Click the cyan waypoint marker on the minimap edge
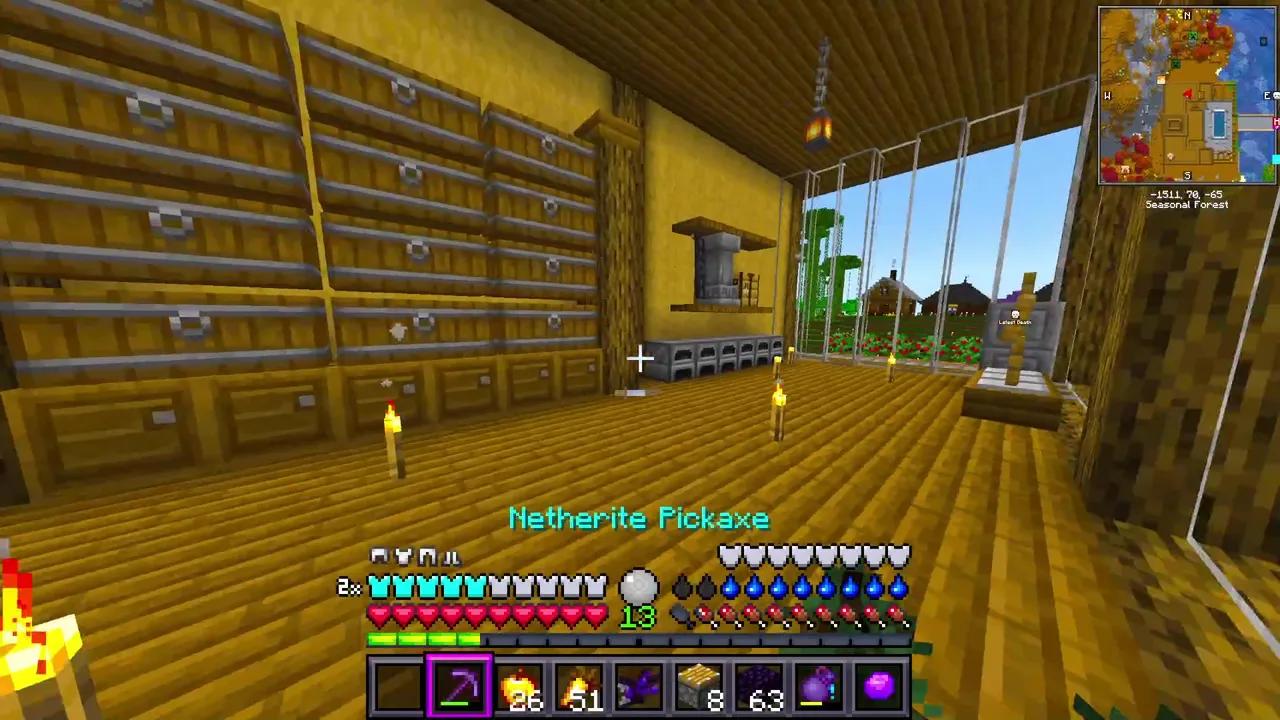The height and width of the screenshot is (720, 1280). tap(1276, 157)
